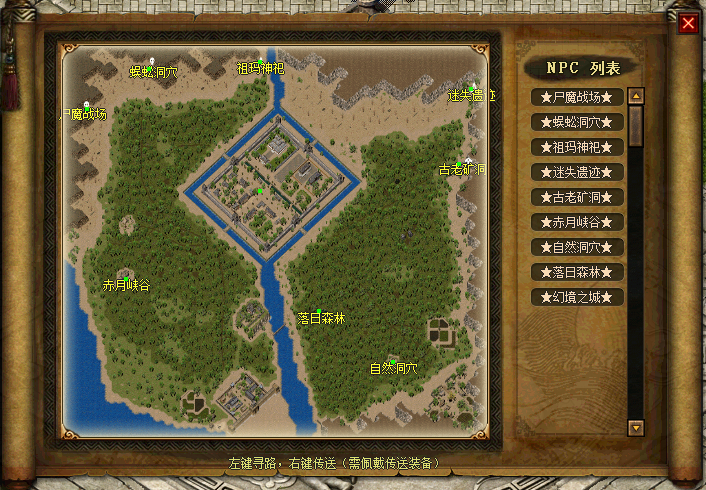Choose ★落日森林★ from the NPC list

pyautogui.click(x=578, y=272)
